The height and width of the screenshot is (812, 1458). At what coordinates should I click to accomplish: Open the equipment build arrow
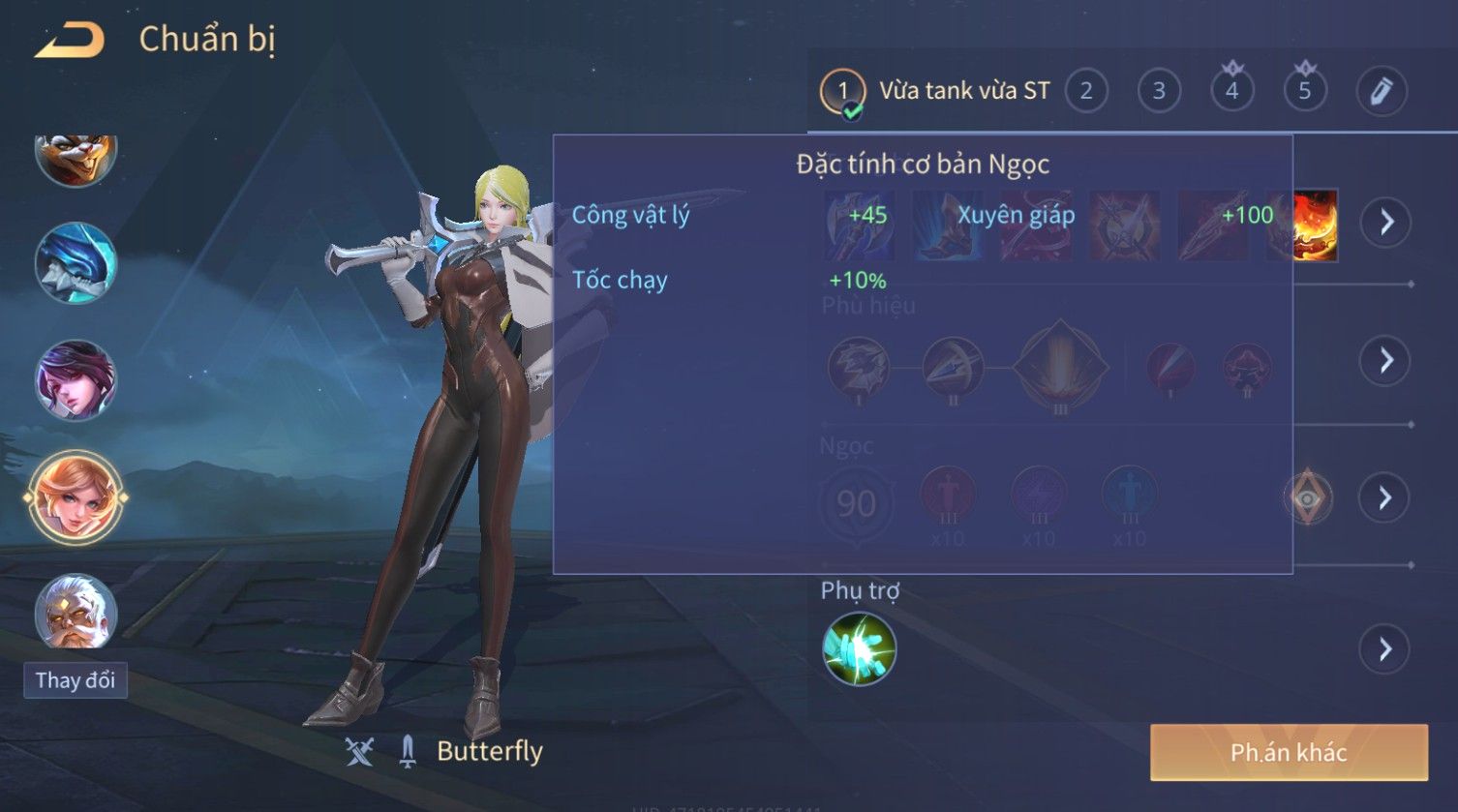(1385, 223)
